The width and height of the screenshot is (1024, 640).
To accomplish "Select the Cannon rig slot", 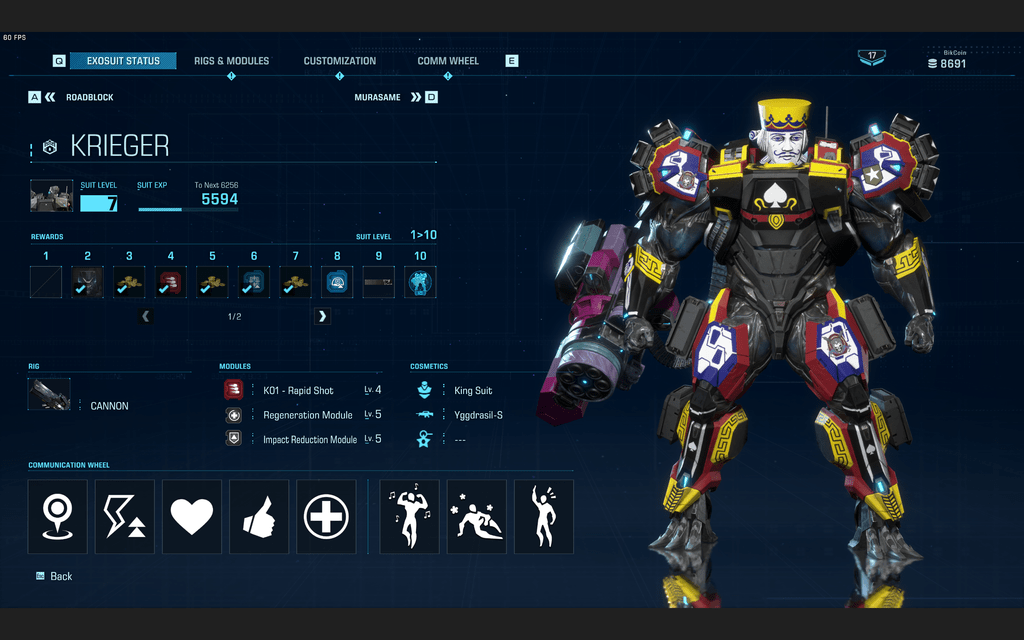I will coord(50,395).
